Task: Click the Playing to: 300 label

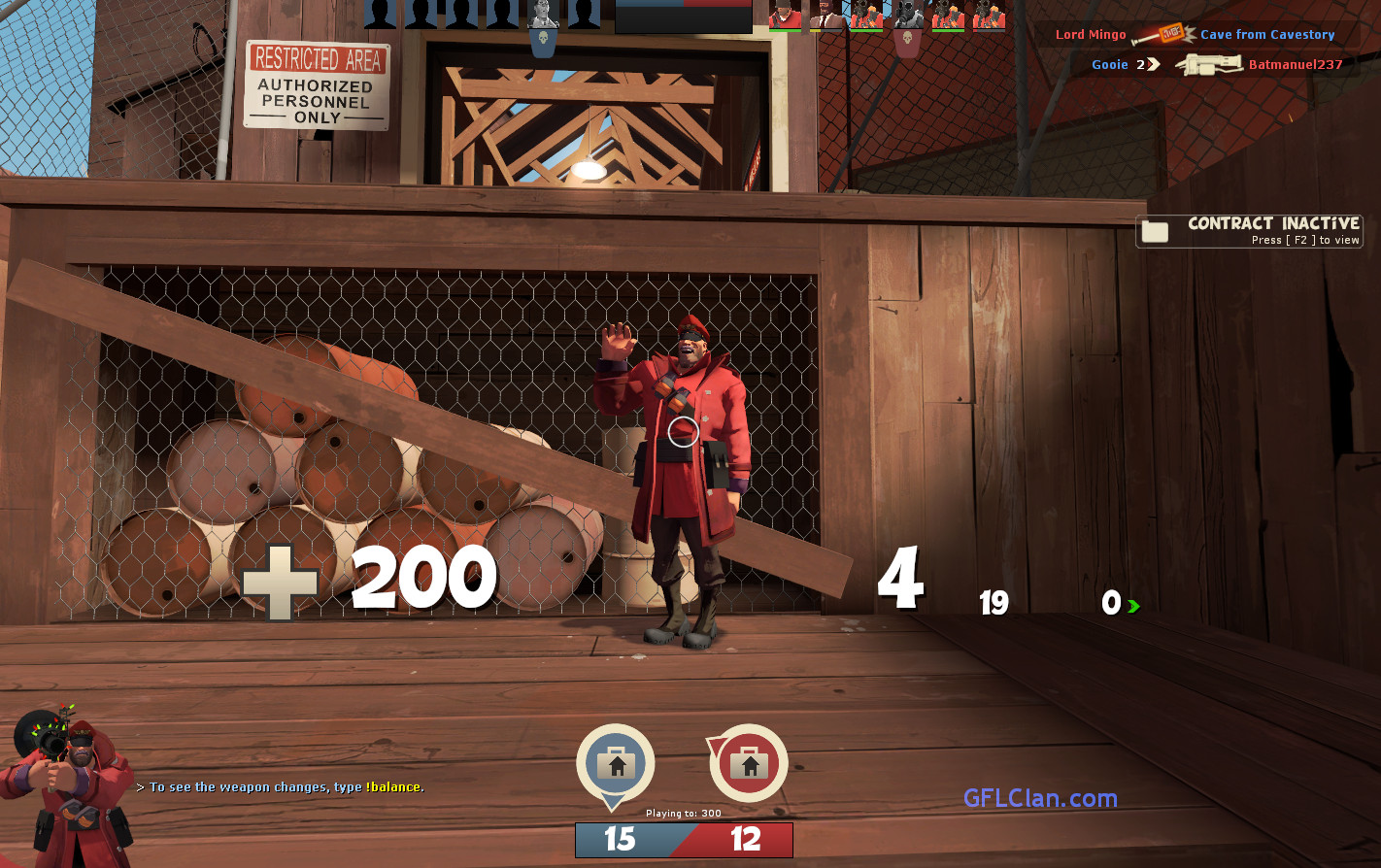Action: click(683, 816)
